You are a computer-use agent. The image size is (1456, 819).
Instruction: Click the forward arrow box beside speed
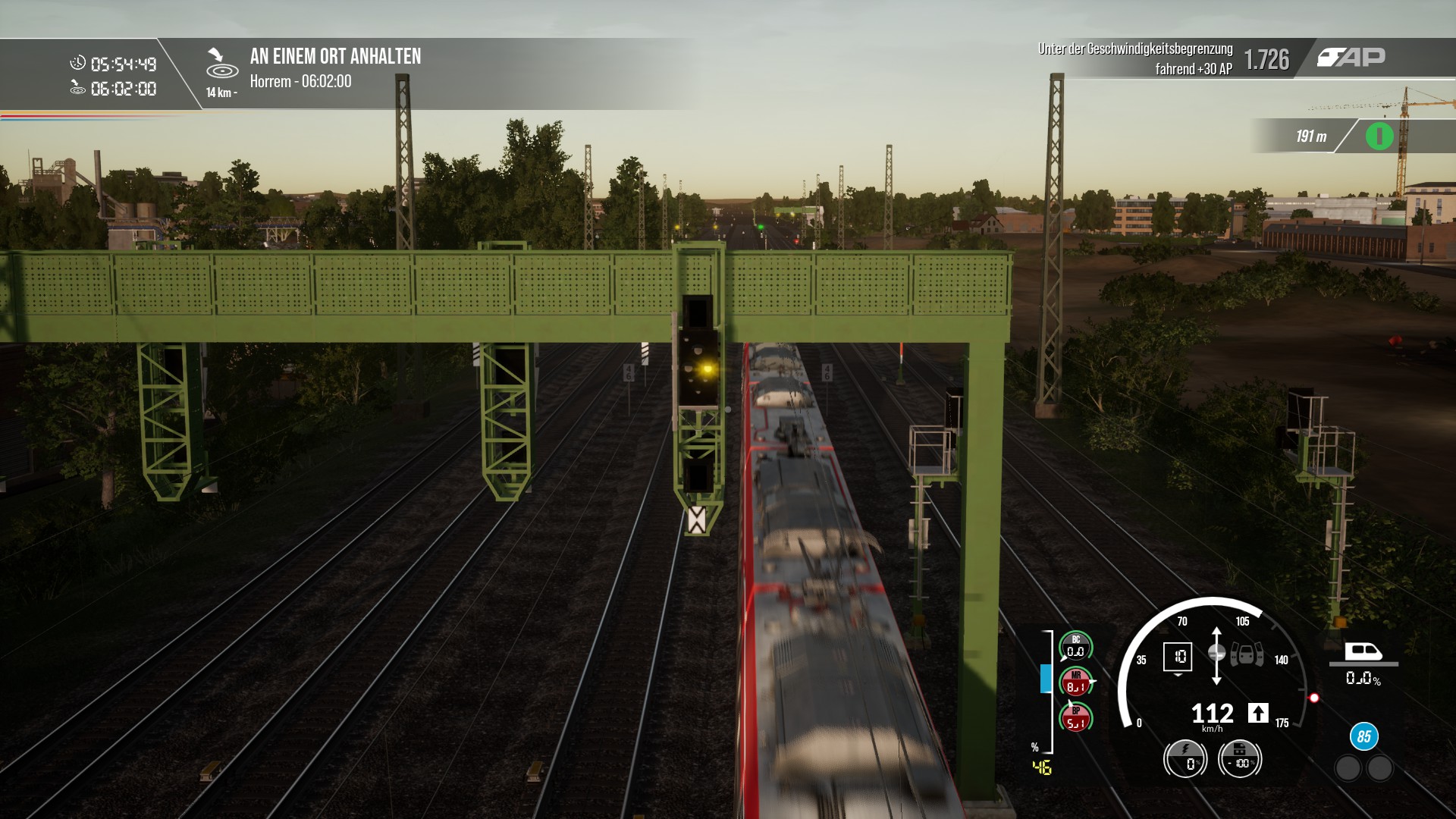pyautogui.click(x=1258, y=713)
